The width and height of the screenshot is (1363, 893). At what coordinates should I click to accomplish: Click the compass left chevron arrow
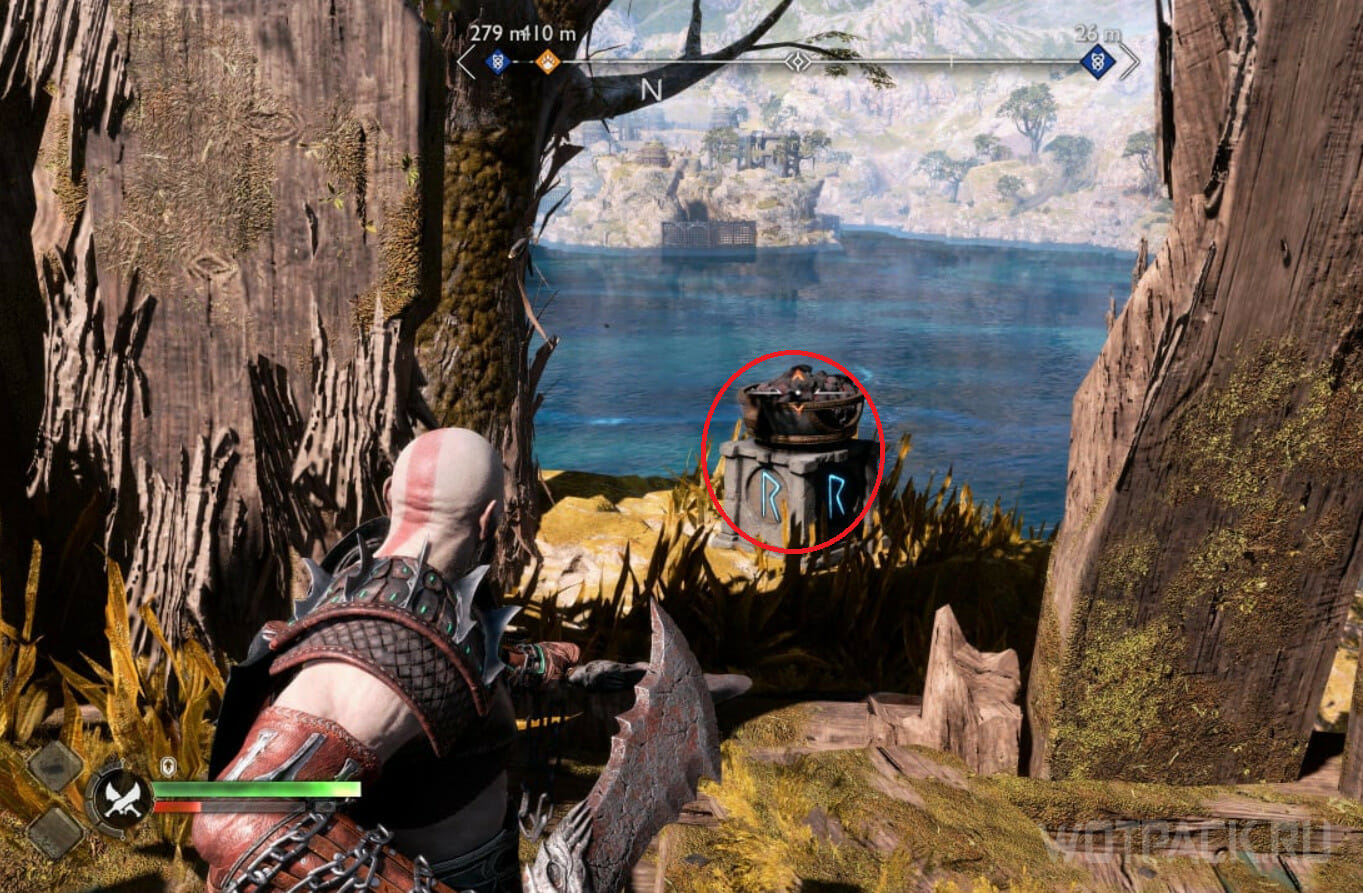point(466,62)
